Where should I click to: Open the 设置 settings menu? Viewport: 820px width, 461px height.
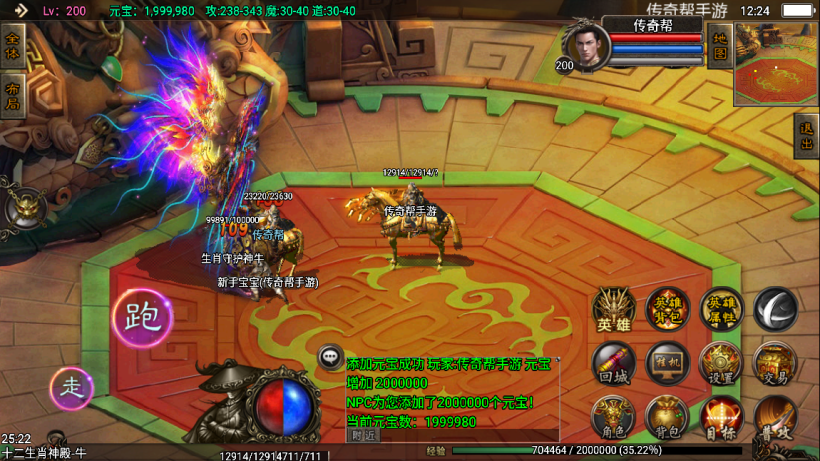point(720,363)
